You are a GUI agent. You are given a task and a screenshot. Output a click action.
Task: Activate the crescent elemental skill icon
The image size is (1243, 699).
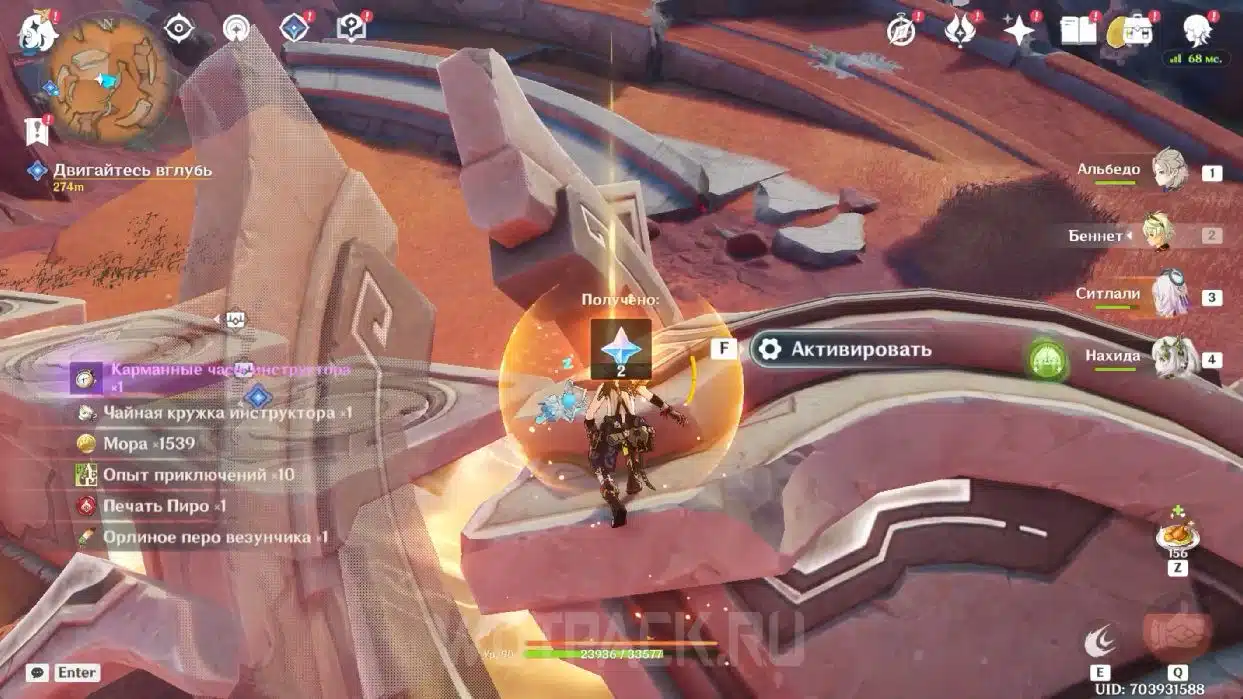[1100, 641]
